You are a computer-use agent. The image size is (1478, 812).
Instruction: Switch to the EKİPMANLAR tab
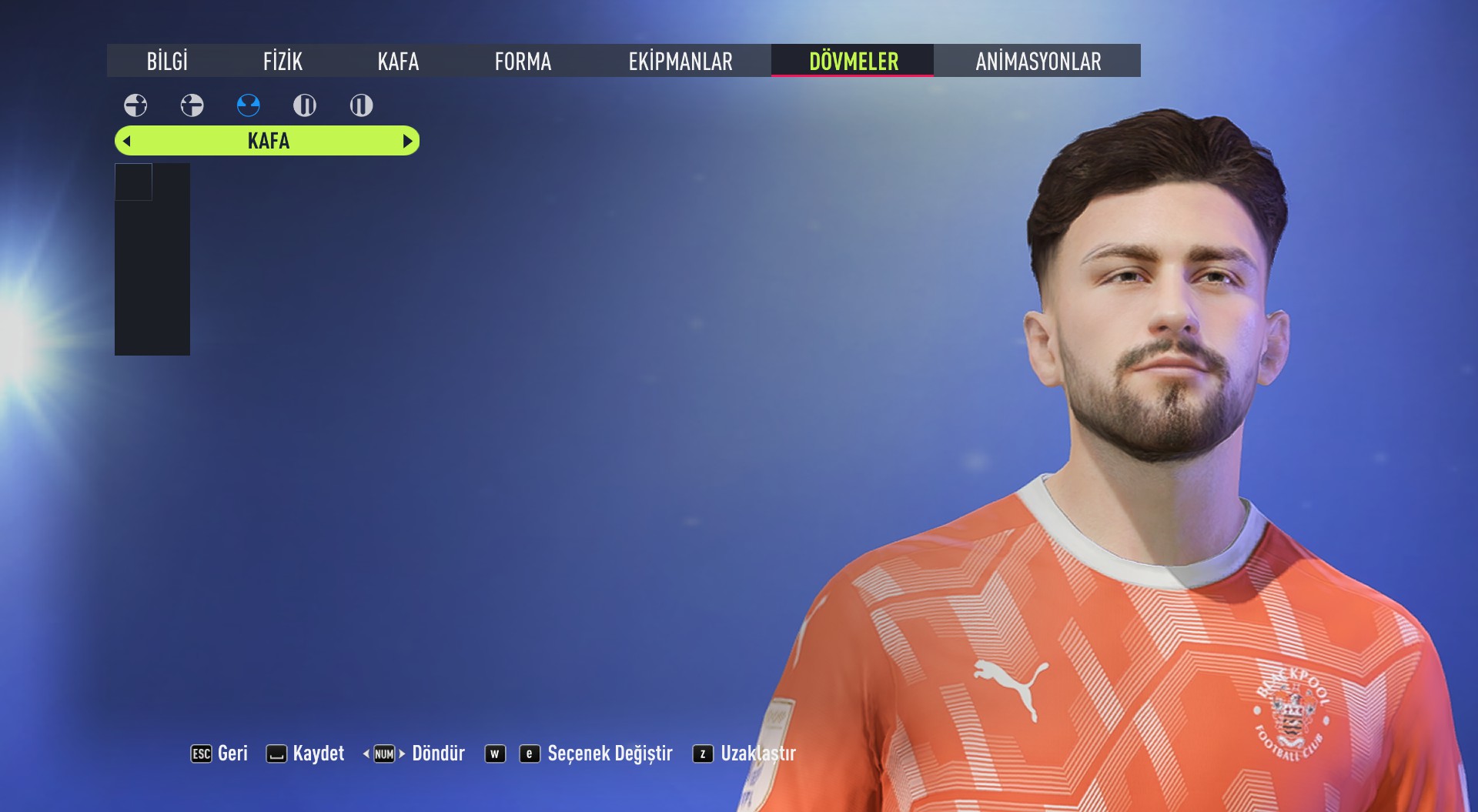coord(681,62)
